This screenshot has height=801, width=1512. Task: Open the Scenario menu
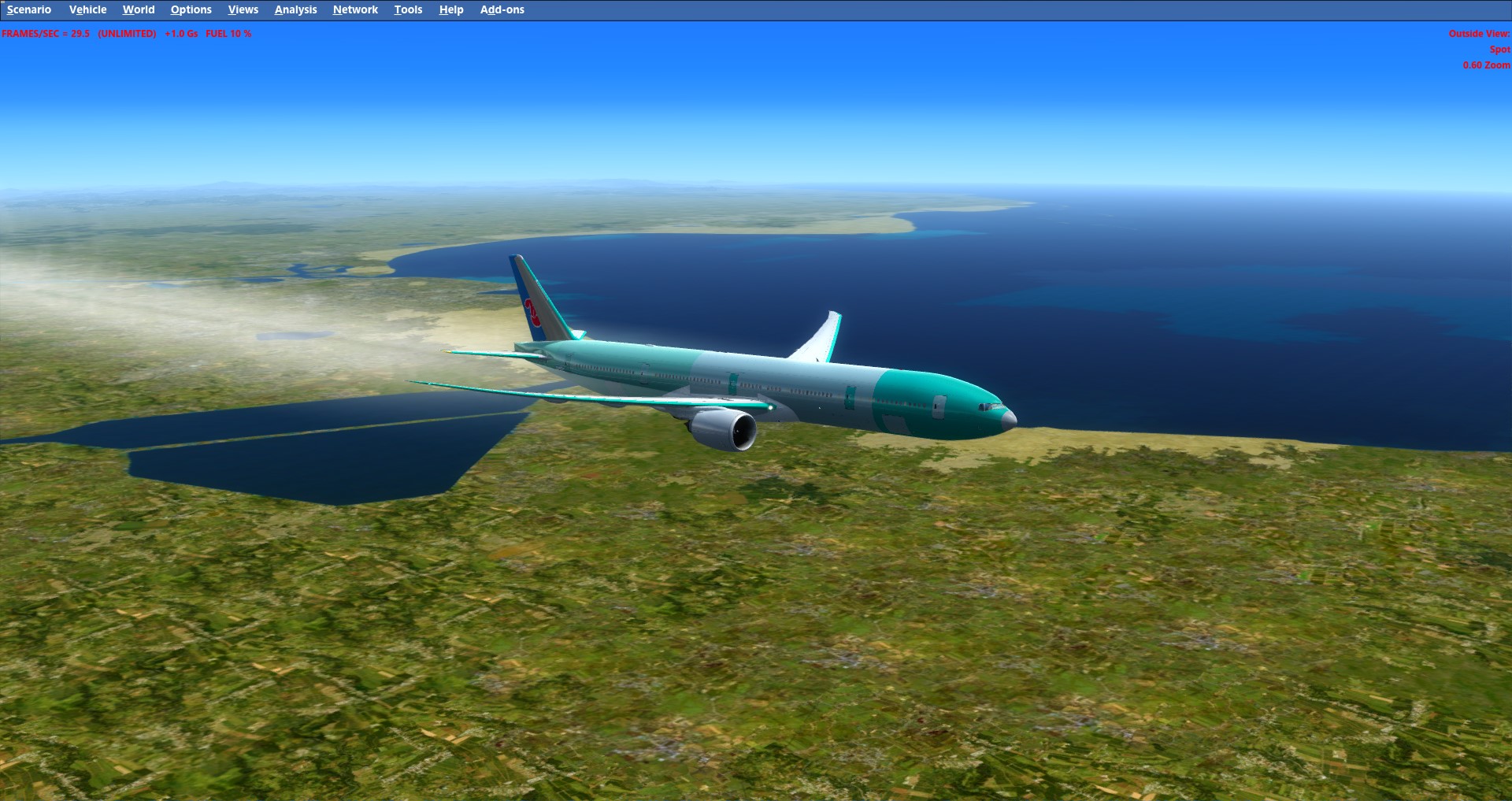29,9
